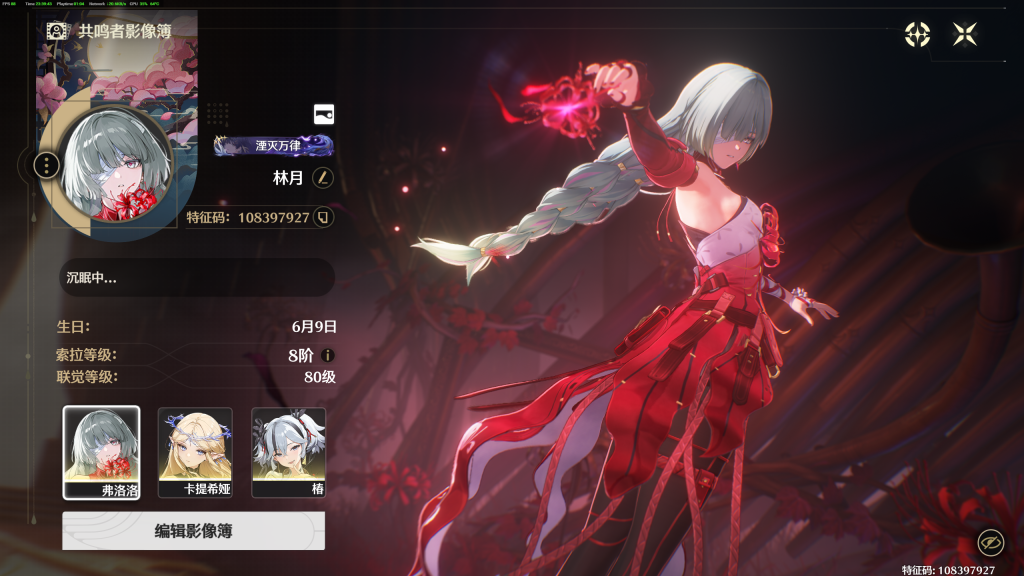This screenshot has width=1024, height=576.
Task: Copy the 特征码 ID number
Action: coord(323,217)
